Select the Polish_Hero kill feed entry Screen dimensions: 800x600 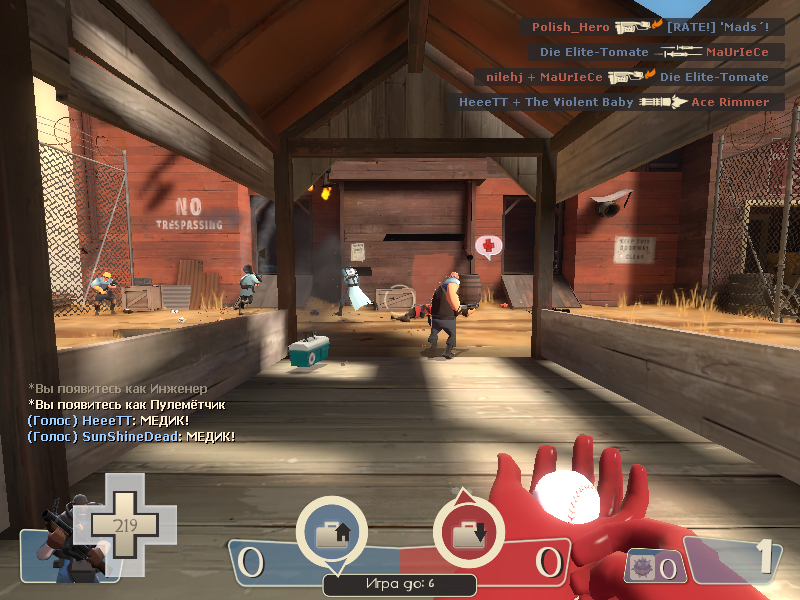pyautogui.click(x=650, y=27)
